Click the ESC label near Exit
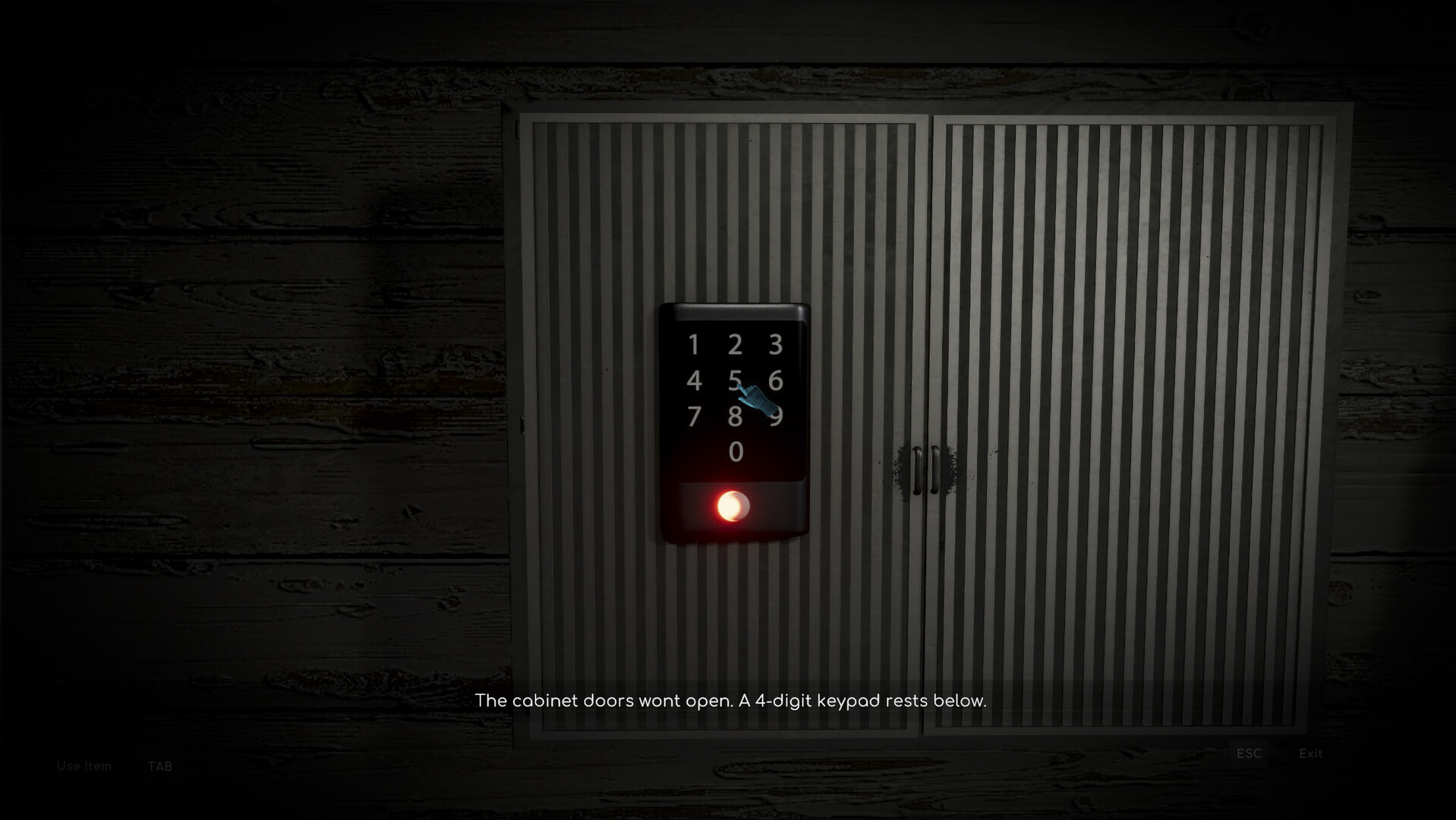 tap(1249, 753)
